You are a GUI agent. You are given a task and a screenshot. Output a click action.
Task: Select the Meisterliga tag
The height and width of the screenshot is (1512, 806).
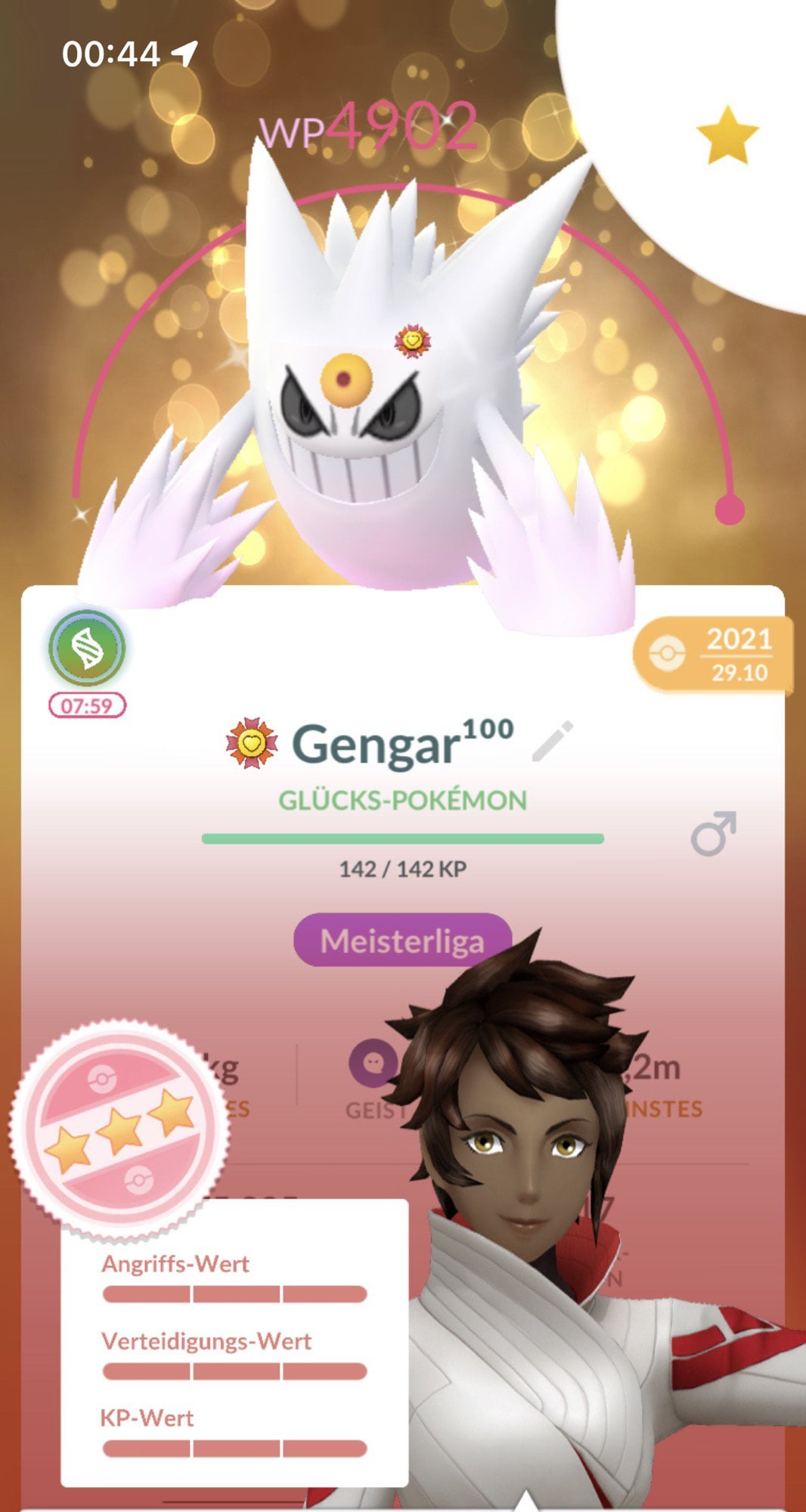pyautogui.click(x=401, y=940)
